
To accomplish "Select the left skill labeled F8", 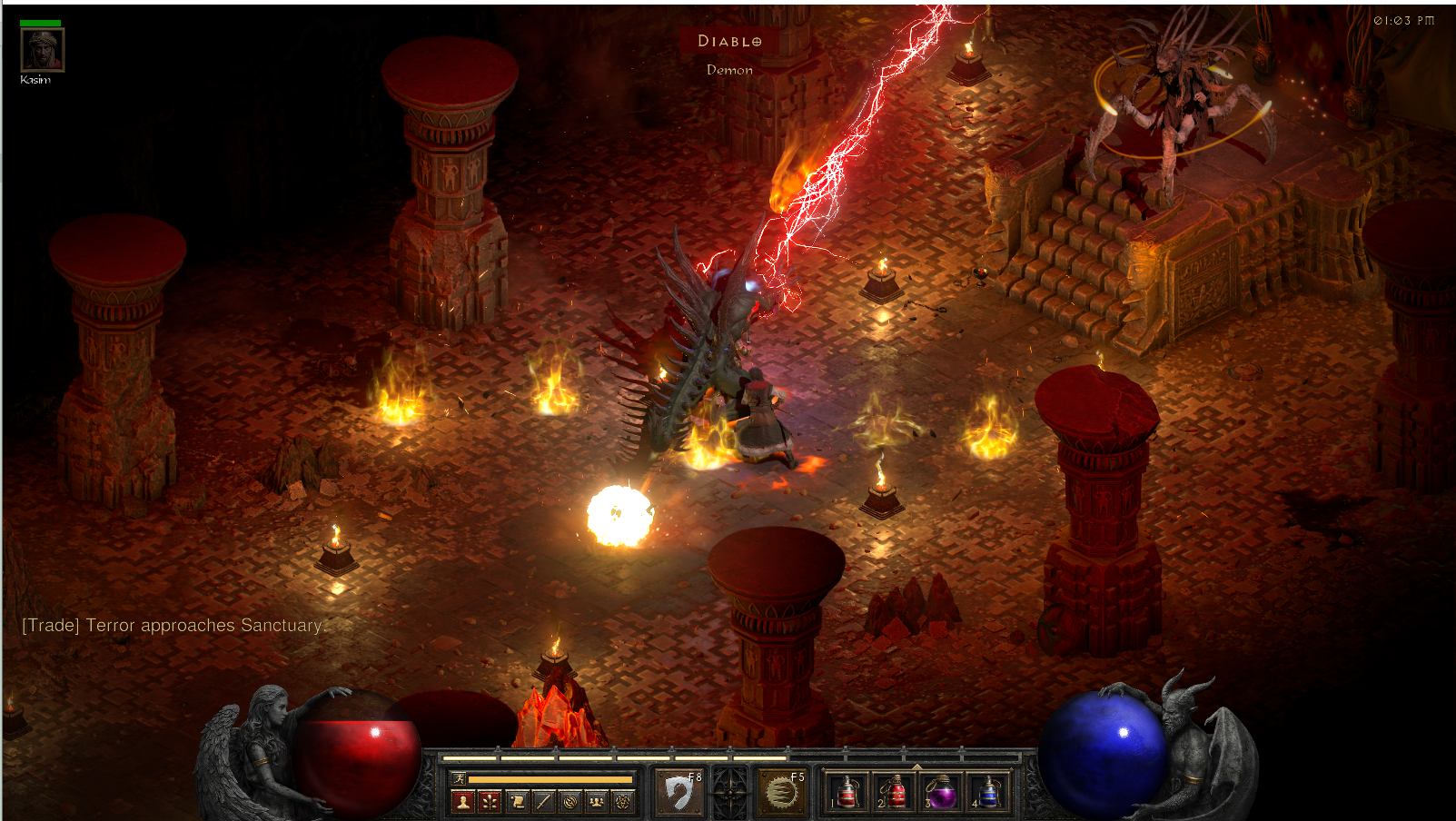I will click(678, 792).
